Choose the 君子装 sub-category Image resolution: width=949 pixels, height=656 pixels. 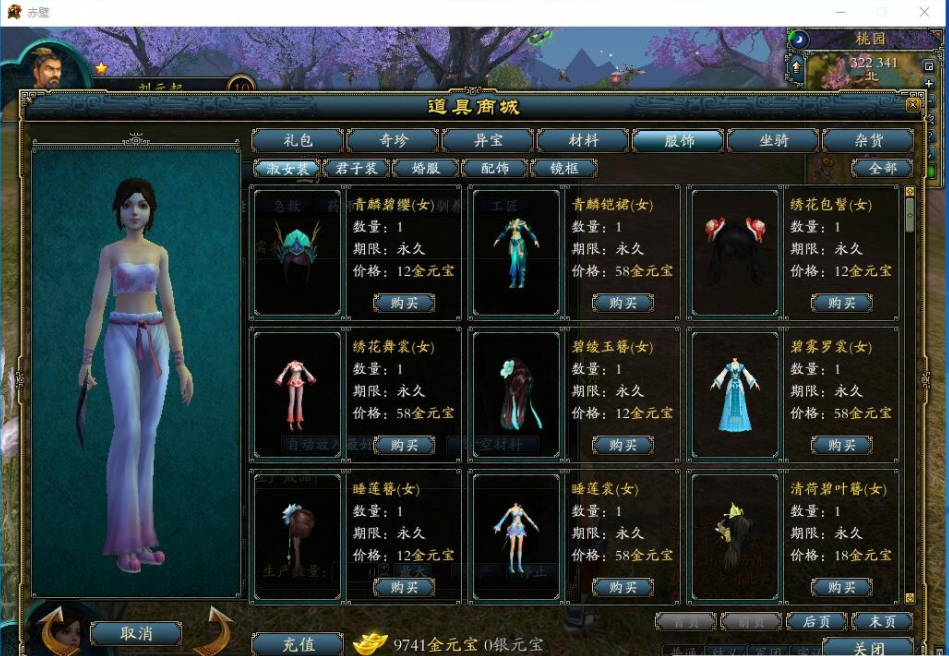(356, 169)
